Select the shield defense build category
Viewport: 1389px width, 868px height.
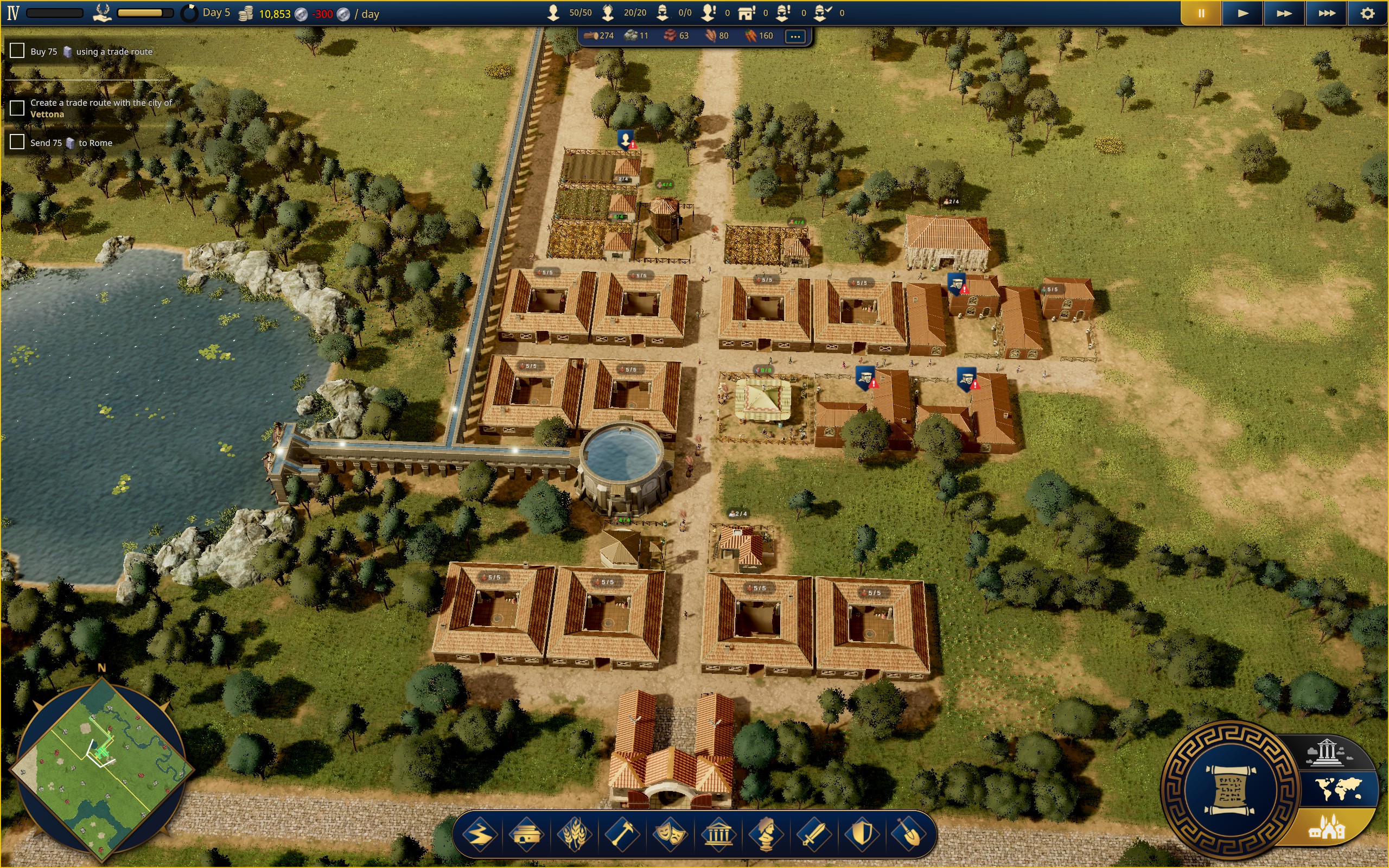point(862,834)
